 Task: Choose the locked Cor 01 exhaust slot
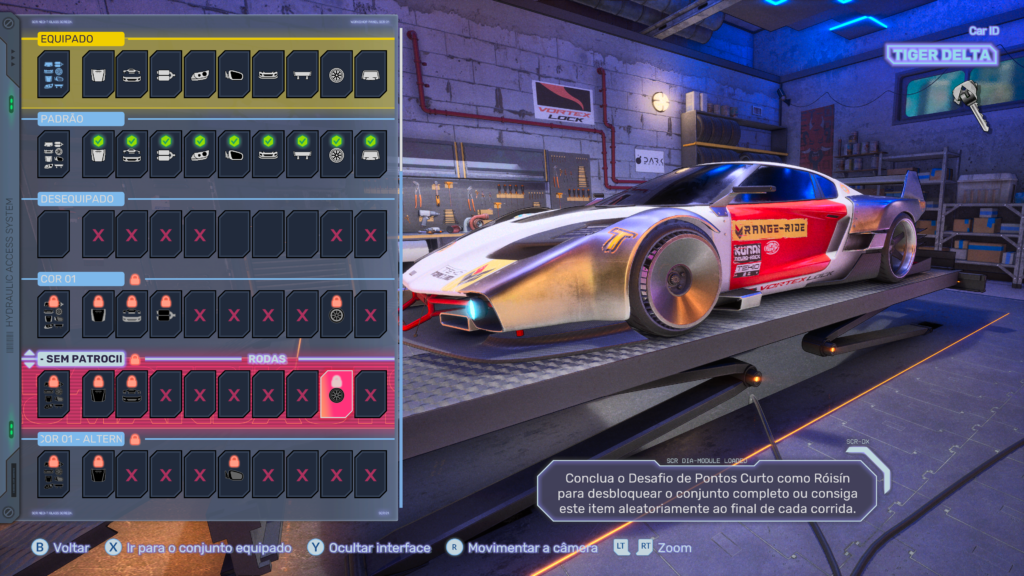166,314
